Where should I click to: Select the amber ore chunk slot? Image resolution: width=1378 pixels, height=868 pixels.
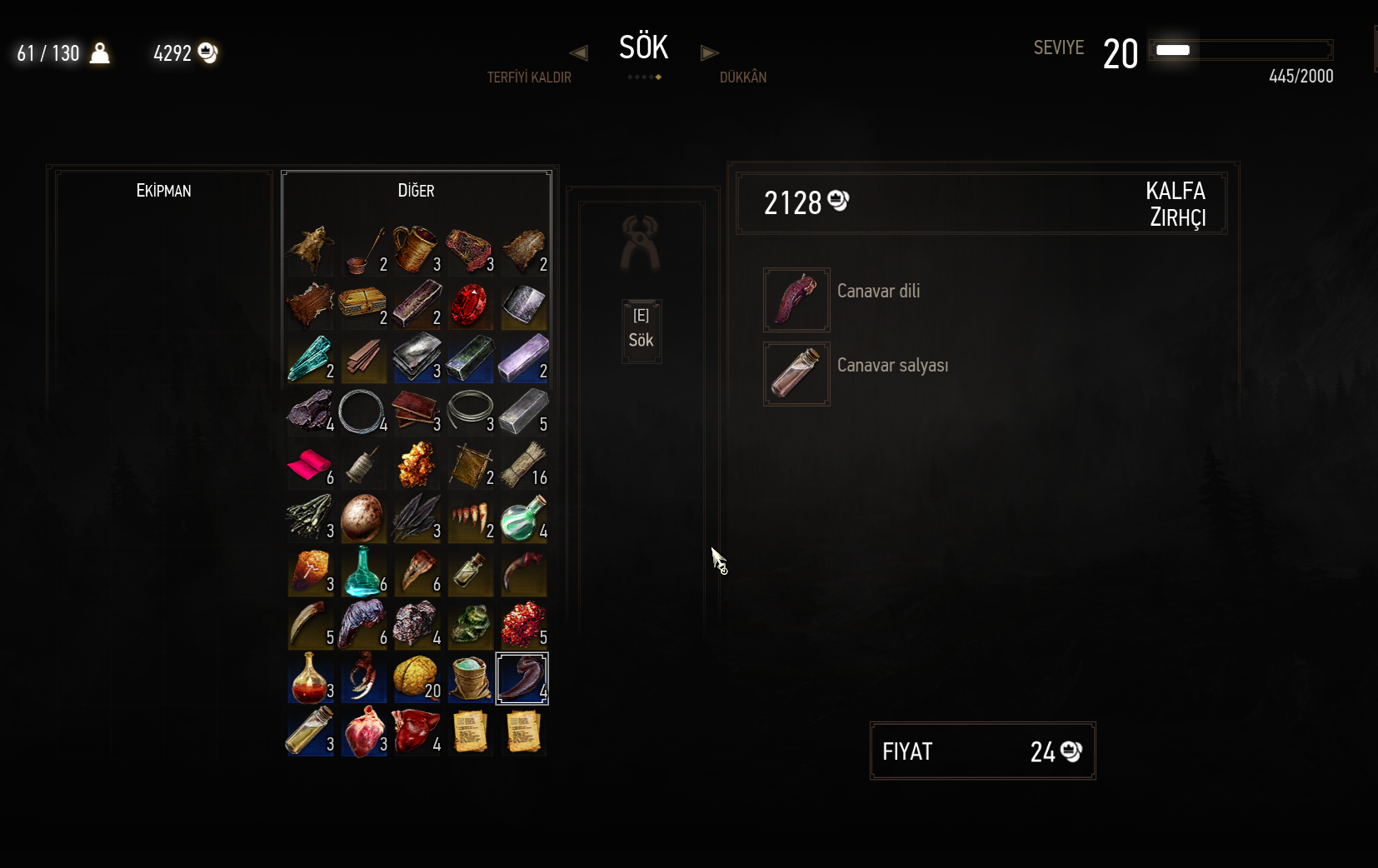[x=416, y=465]
